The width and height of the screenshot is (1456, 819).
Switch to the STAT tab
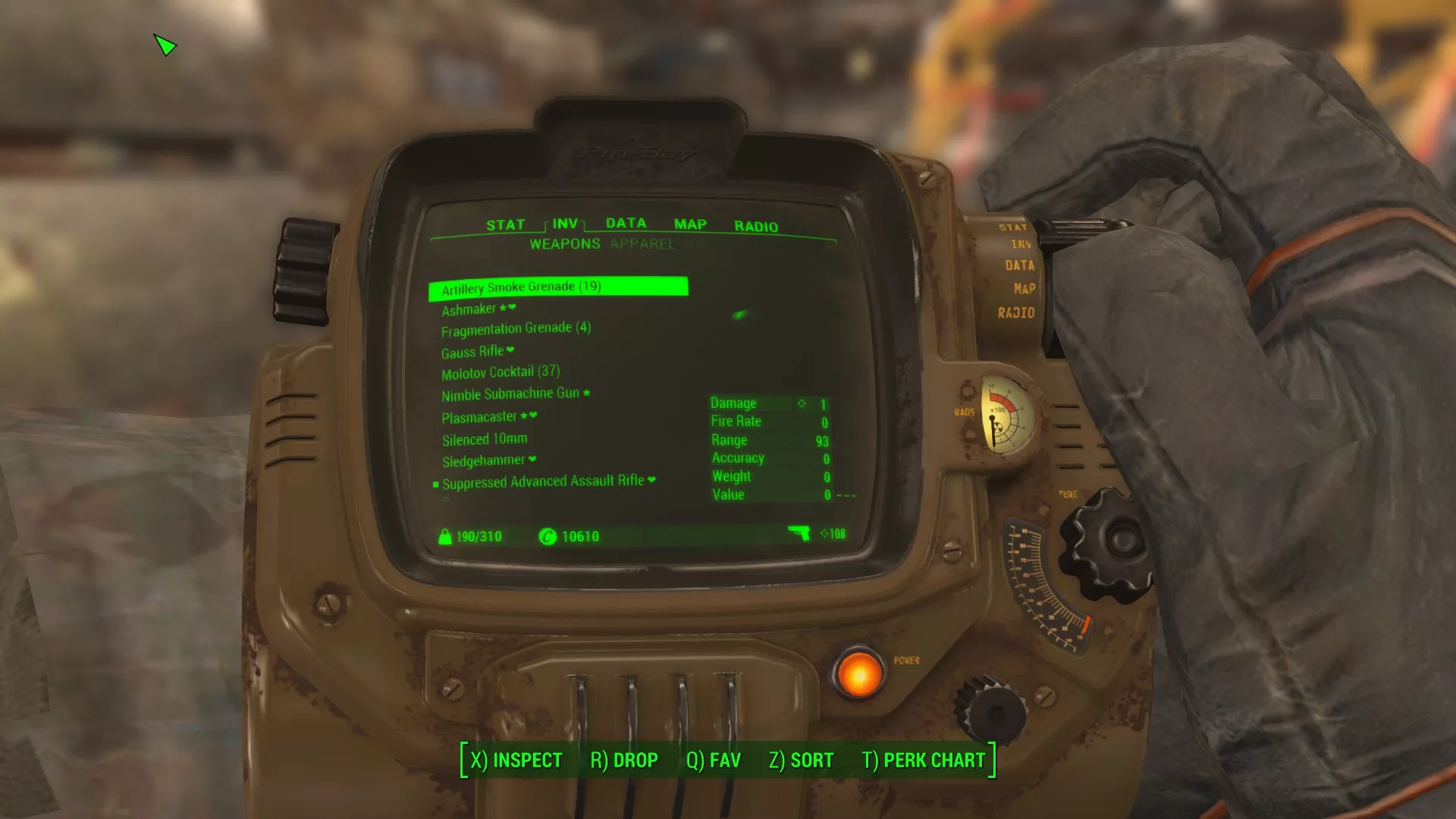[505, 225]
